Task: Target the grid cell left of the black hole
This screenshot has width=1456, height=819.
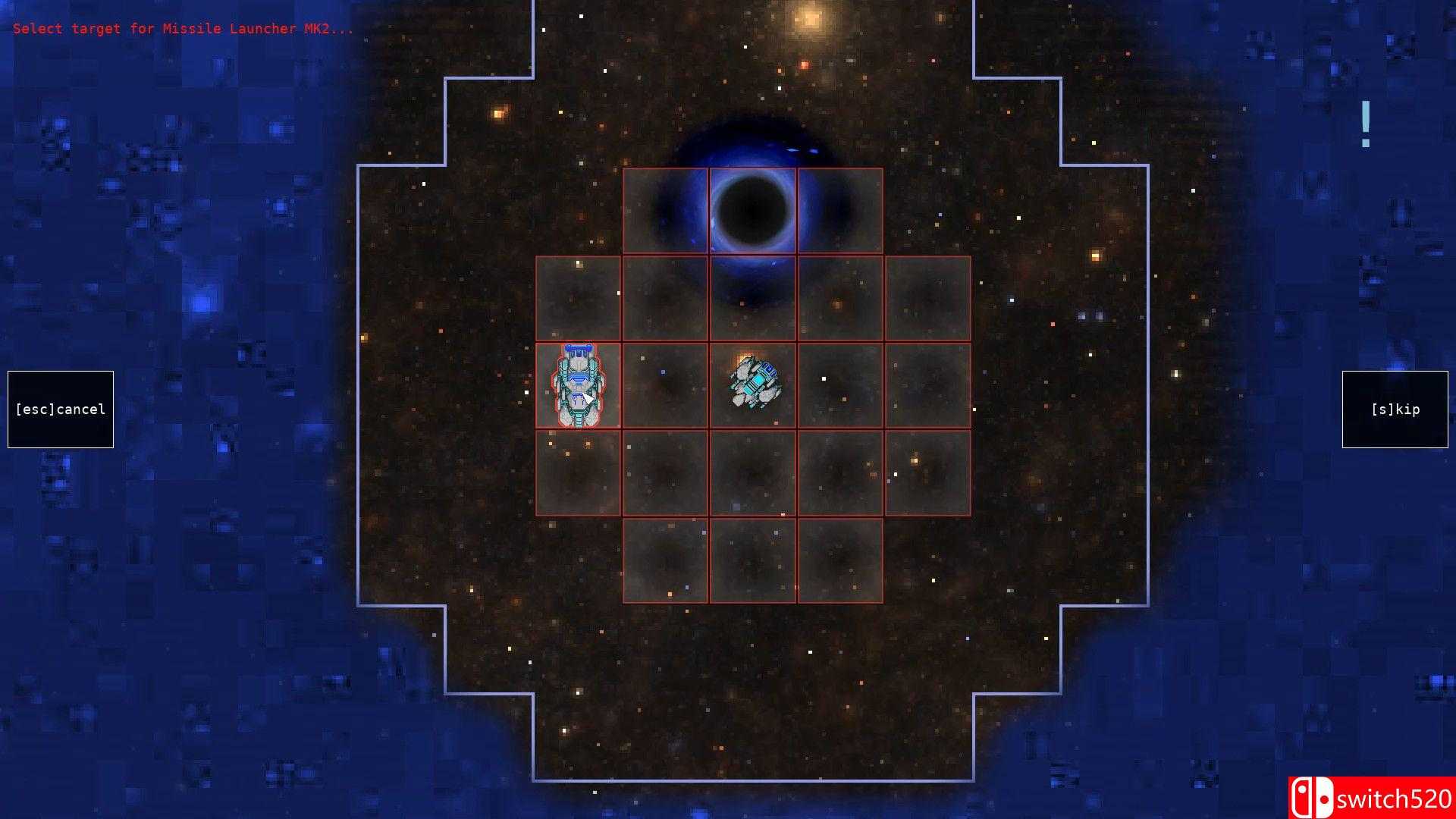Action: pyautogui.click(x=666, y=212)
